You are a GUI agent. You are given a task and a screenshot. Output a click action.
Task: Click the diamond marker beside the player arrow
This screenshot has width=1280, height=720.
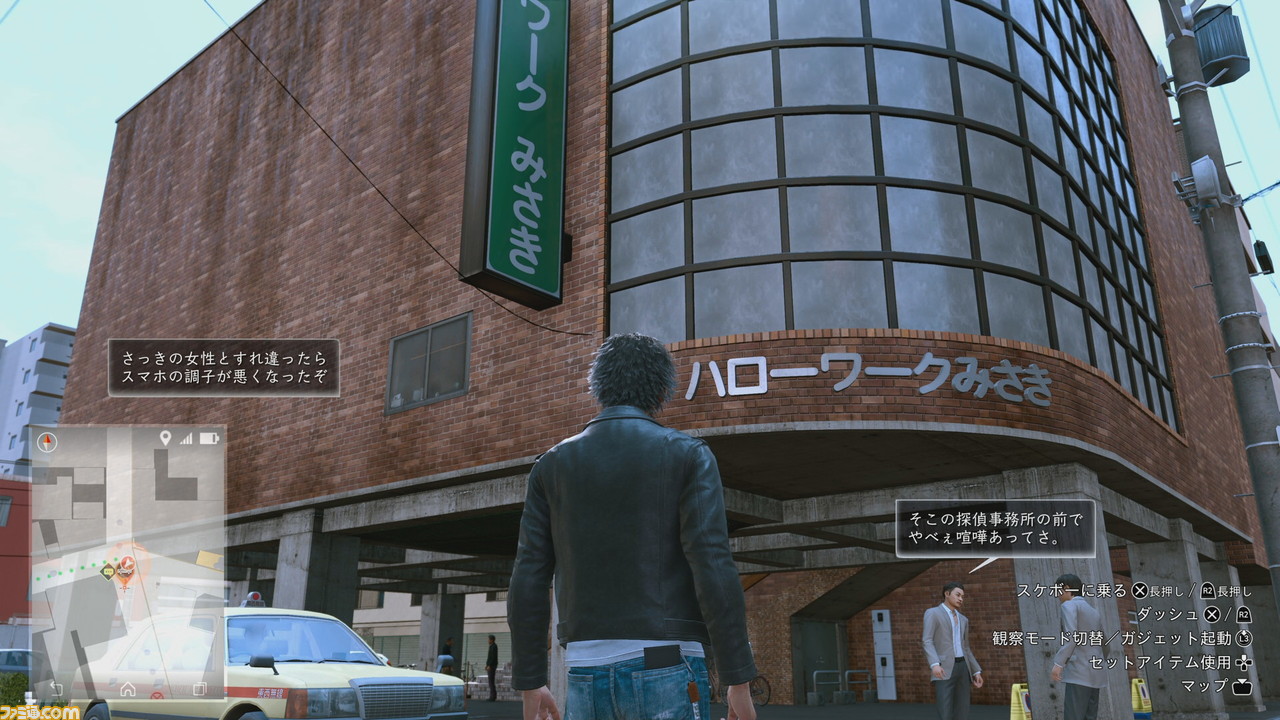(x=107, y=571)
